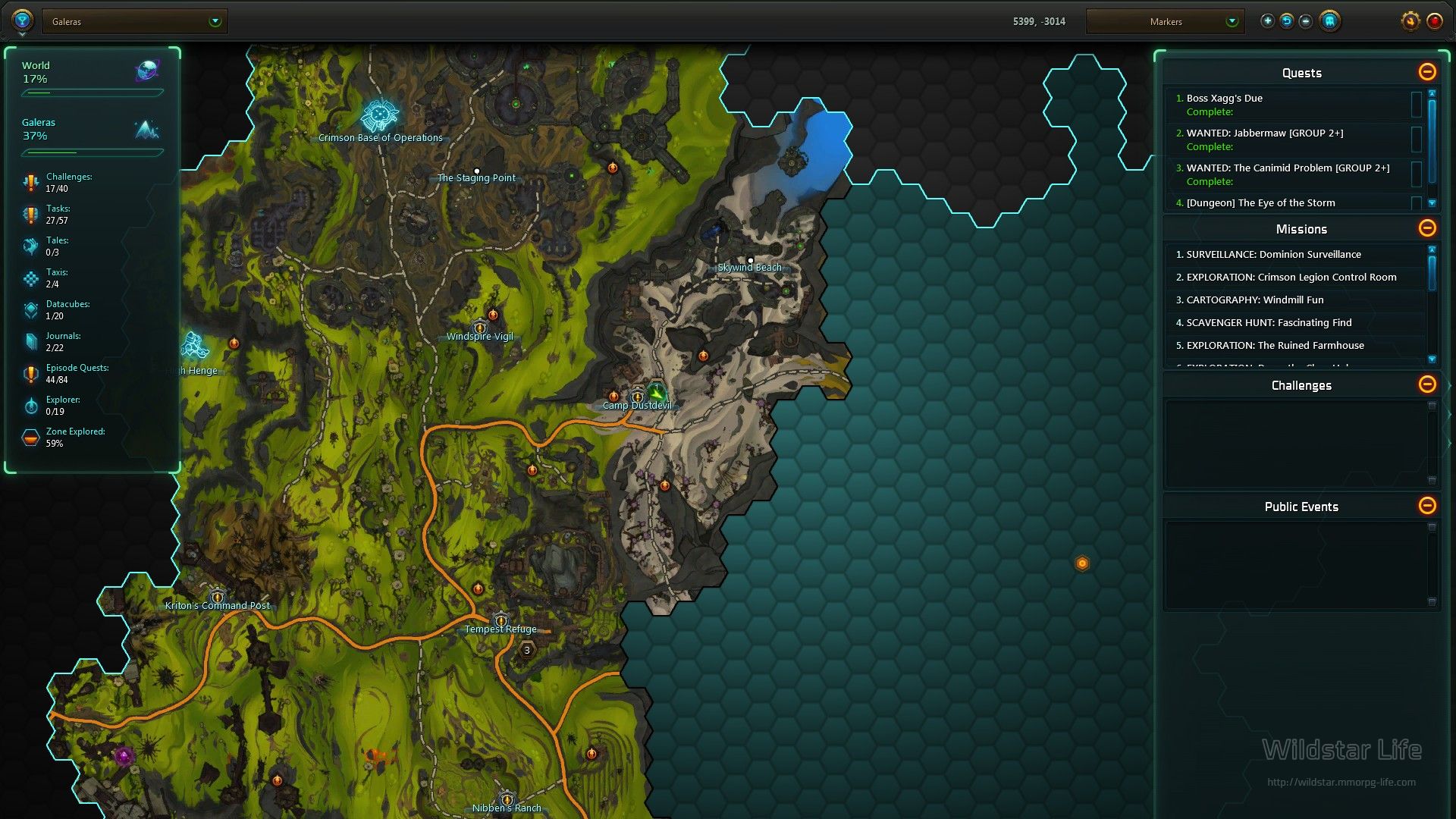Tick the checkbox beside The Canimid Problem quest
The height and width of the screenshot is (819, 1456).
point(1416,174)
